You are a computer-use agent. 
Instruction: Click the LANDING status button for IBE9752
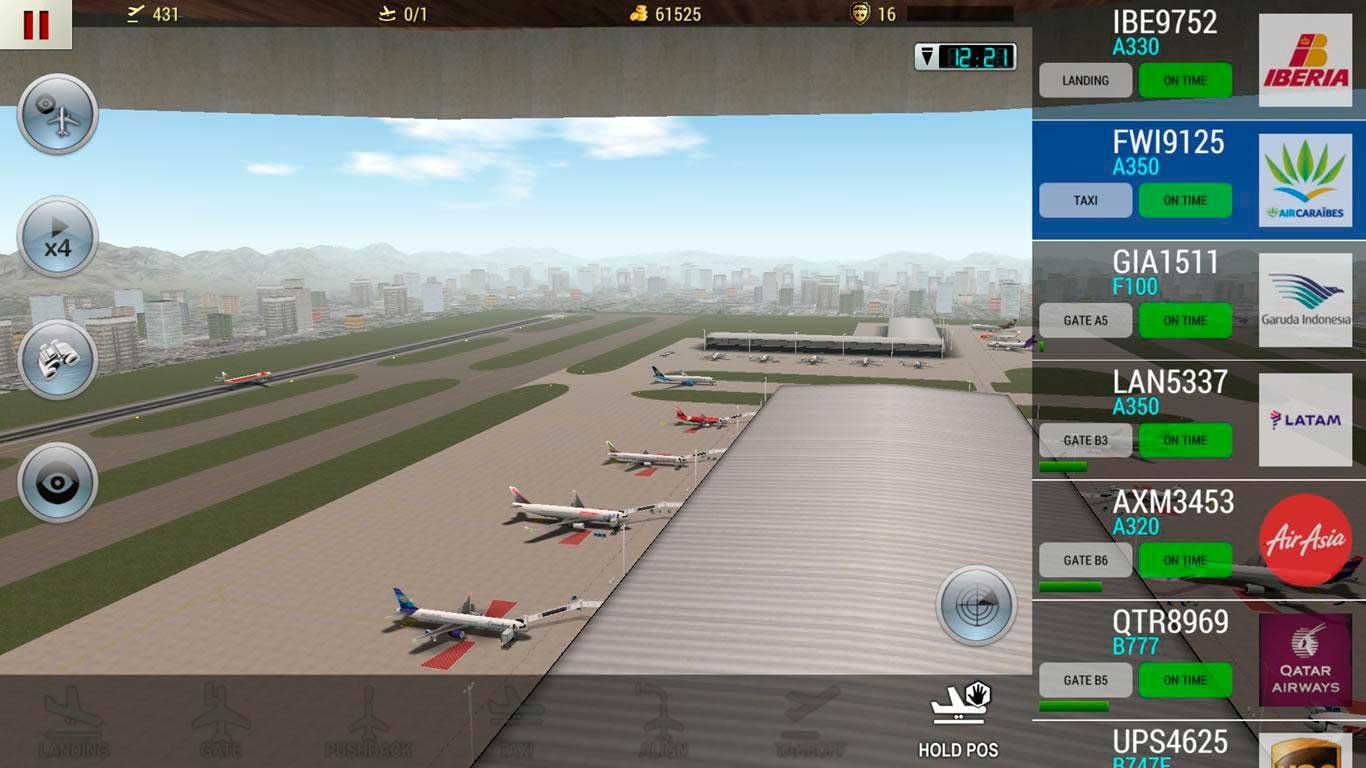1085,81
